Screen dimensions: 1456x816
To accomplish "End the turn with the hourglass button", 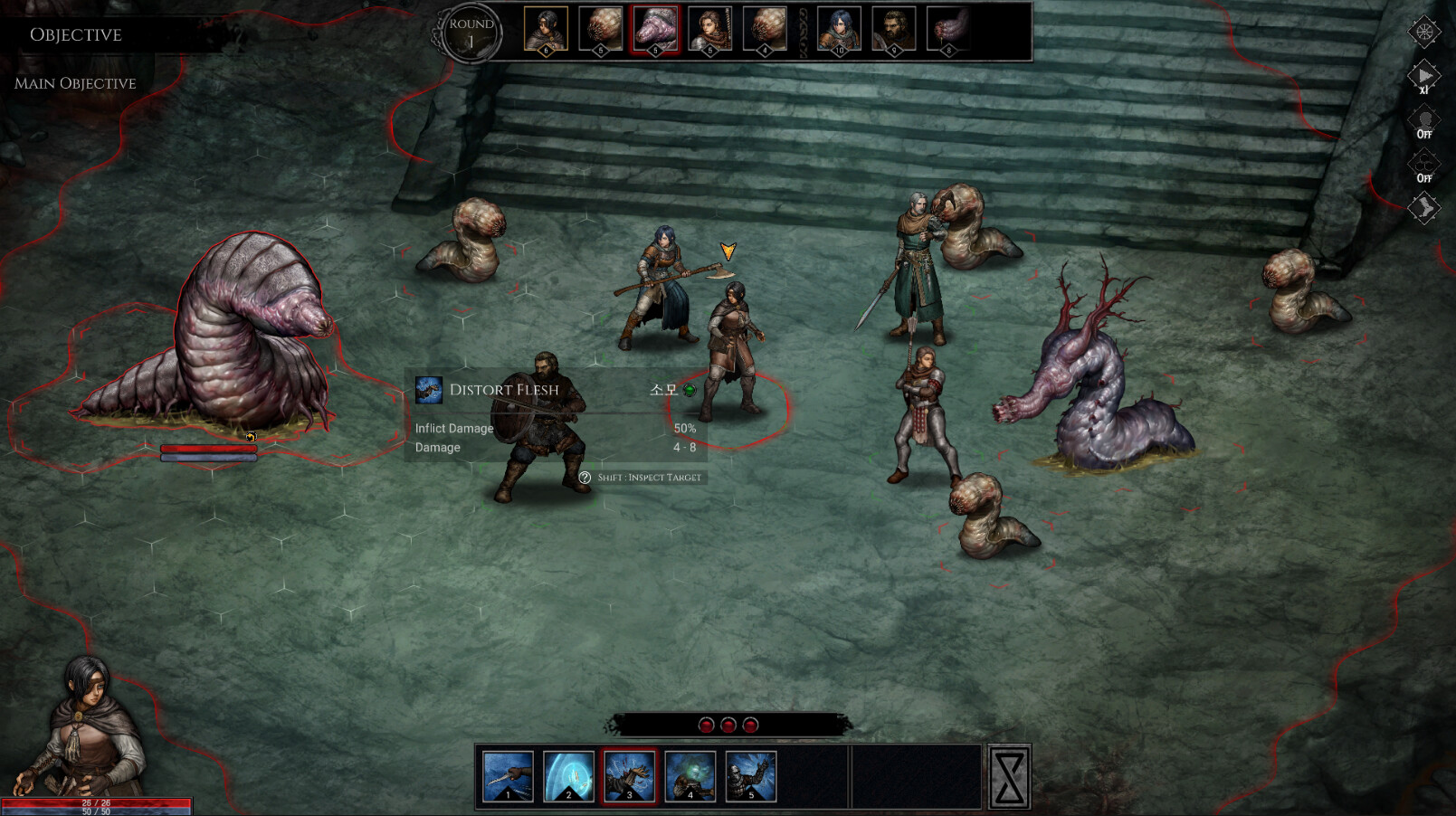I will pyautogui.click(x=1009, y=776).
